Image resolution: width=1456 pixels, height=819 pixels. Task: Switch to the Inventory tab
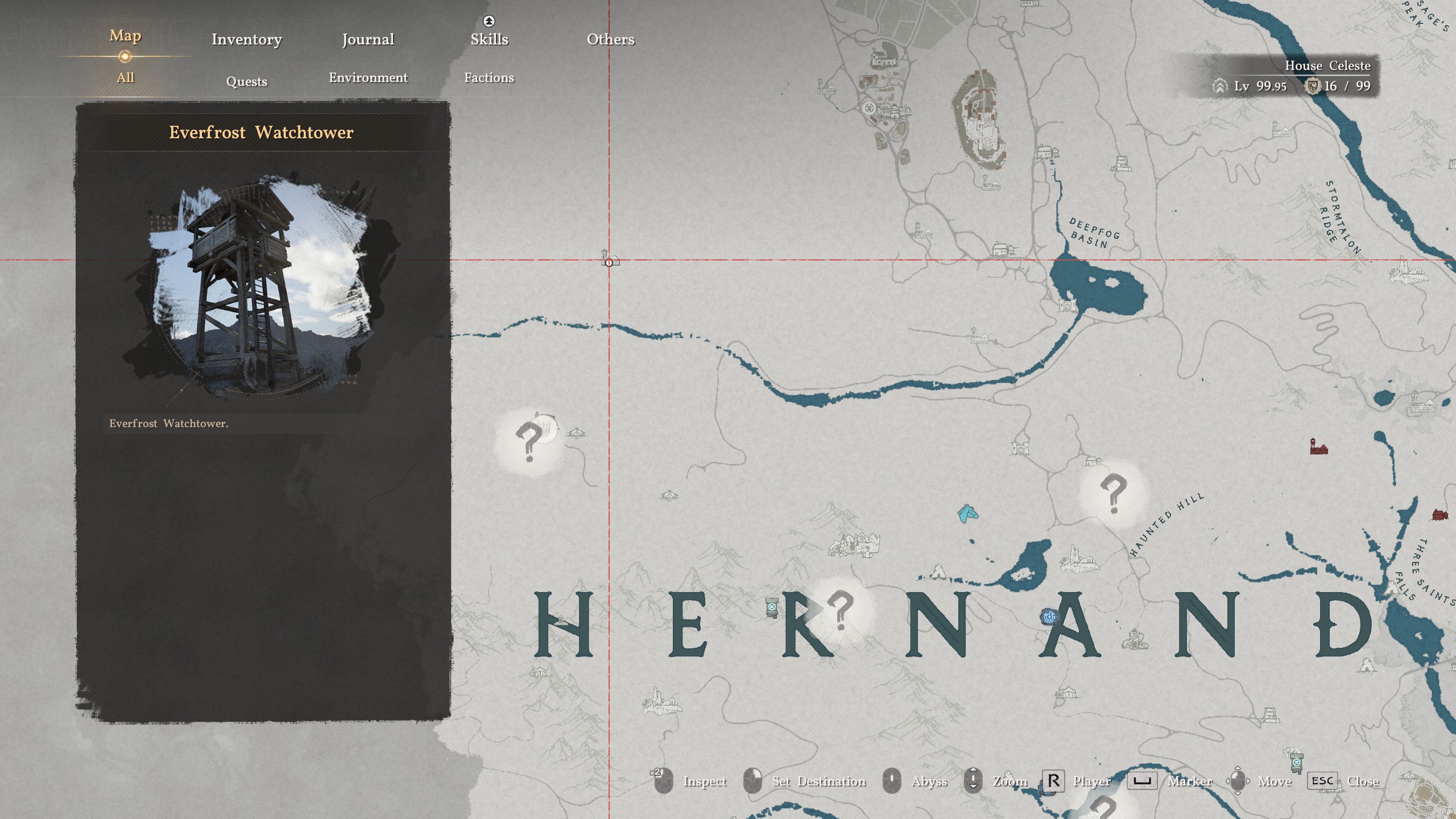coord(246,39)
